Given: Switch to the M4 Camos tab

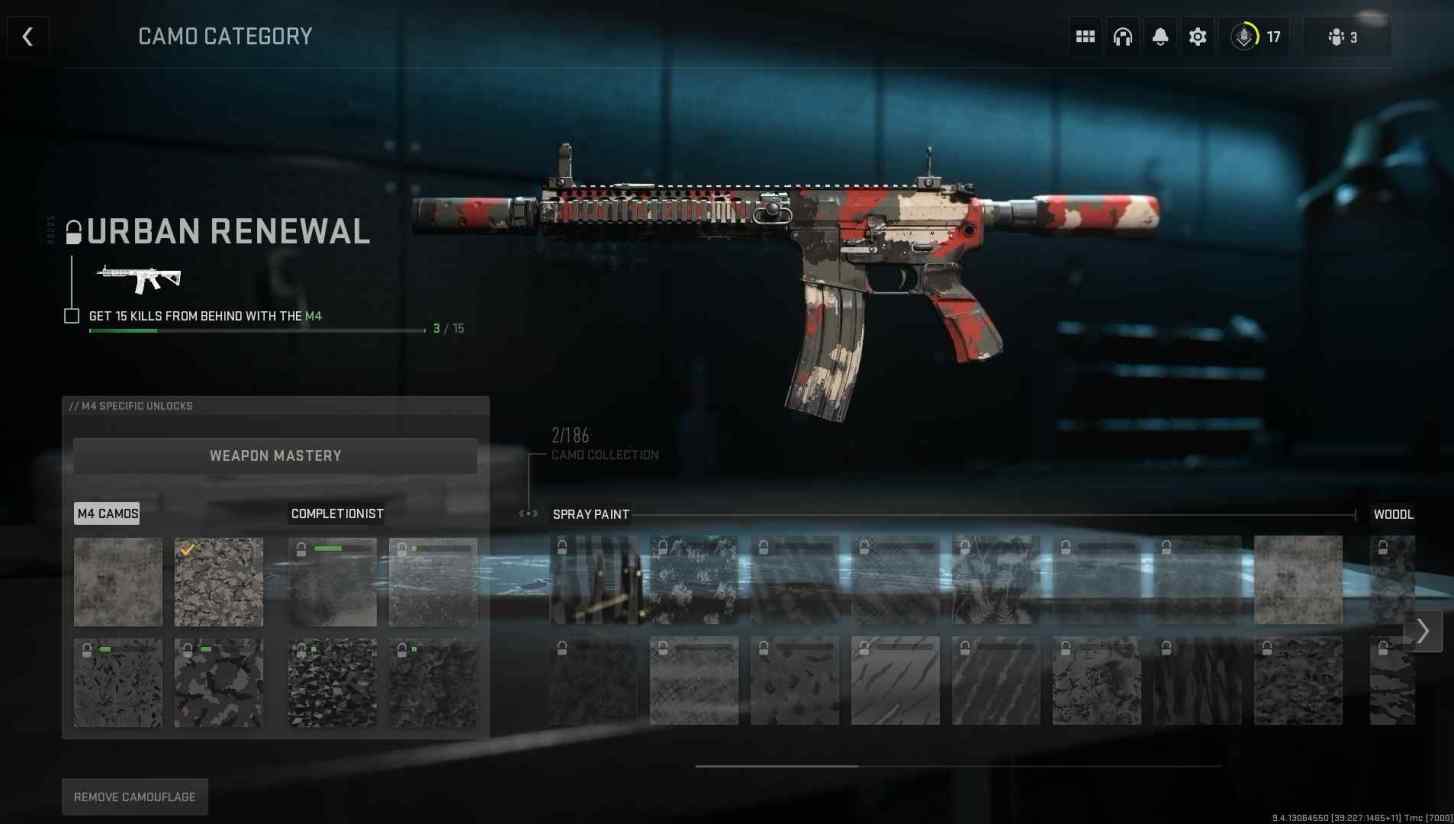Looking at the screenshot, I should pos(107,513).
